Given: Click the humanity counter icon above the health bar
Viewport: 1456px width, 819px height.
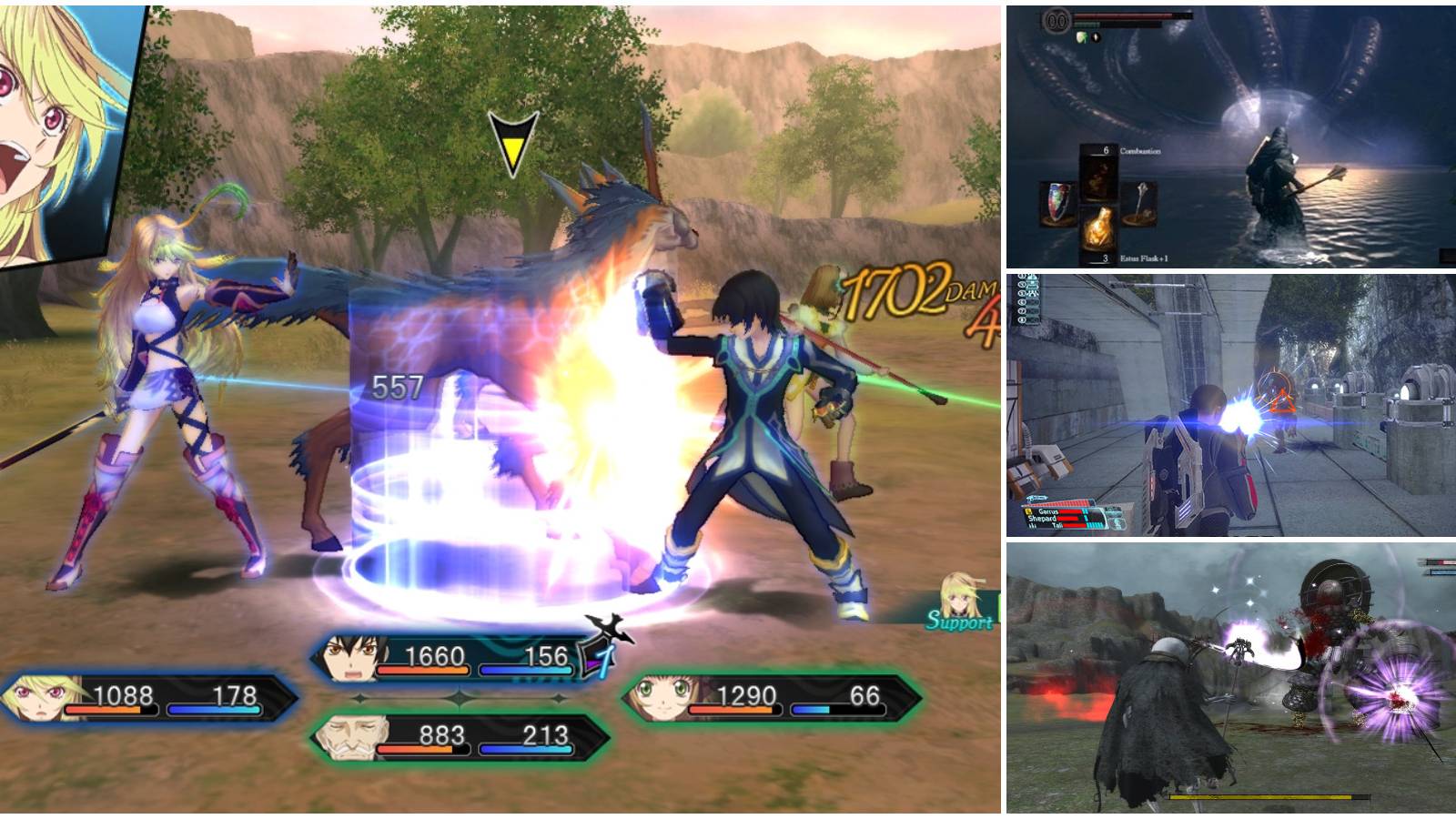Looking at the screenshot, I should pos(1056,21).
